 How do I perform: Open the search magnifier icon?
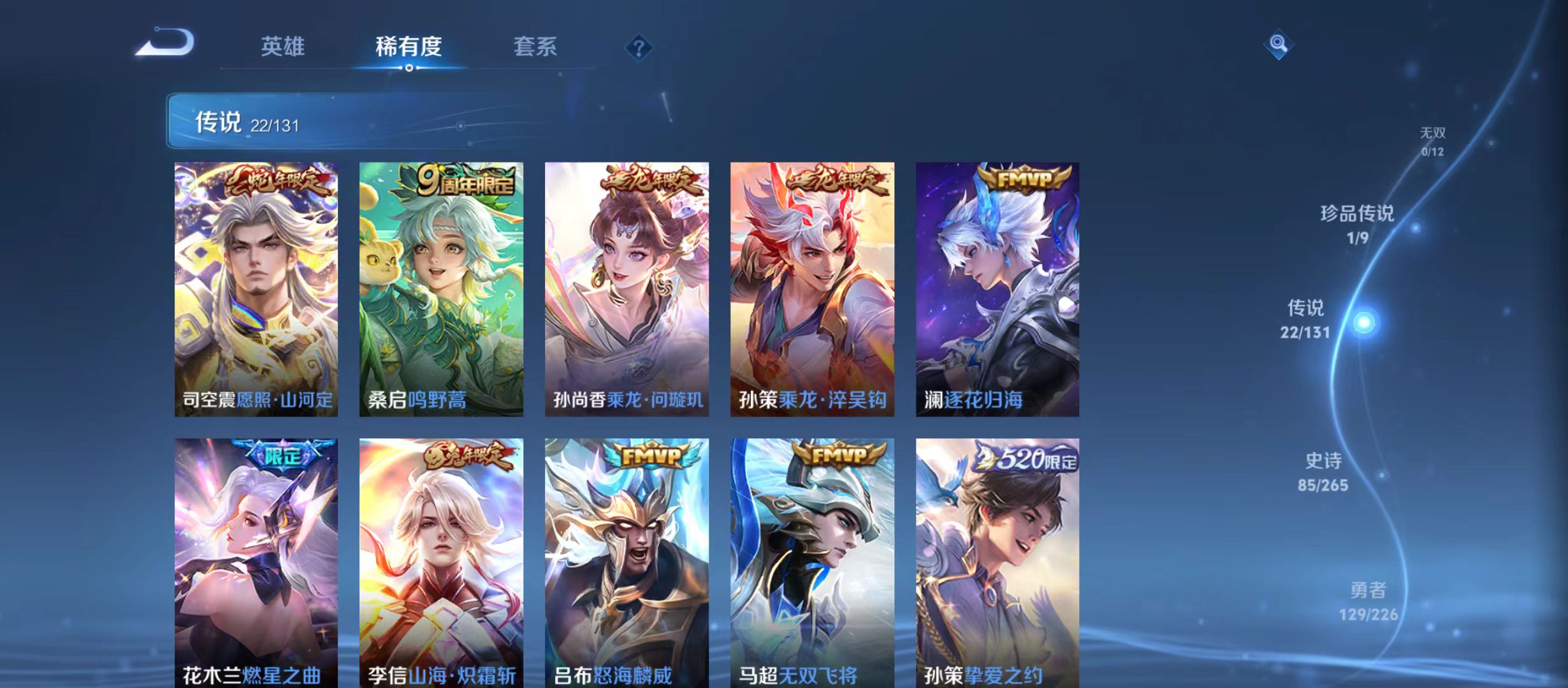[x=1279, y=45]
